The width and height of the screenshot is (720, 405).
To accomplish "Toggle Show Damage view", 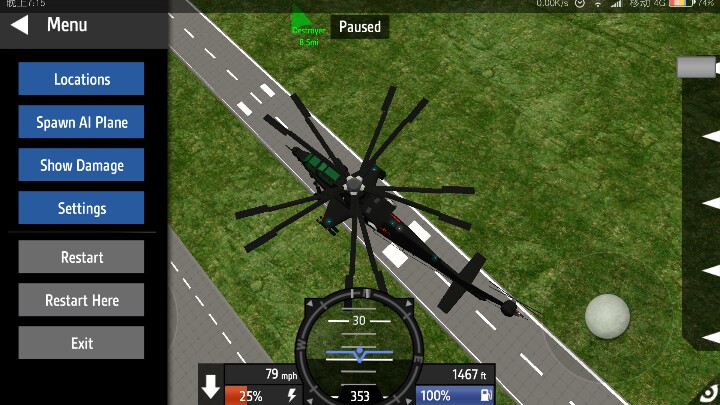I will (81, 165).
